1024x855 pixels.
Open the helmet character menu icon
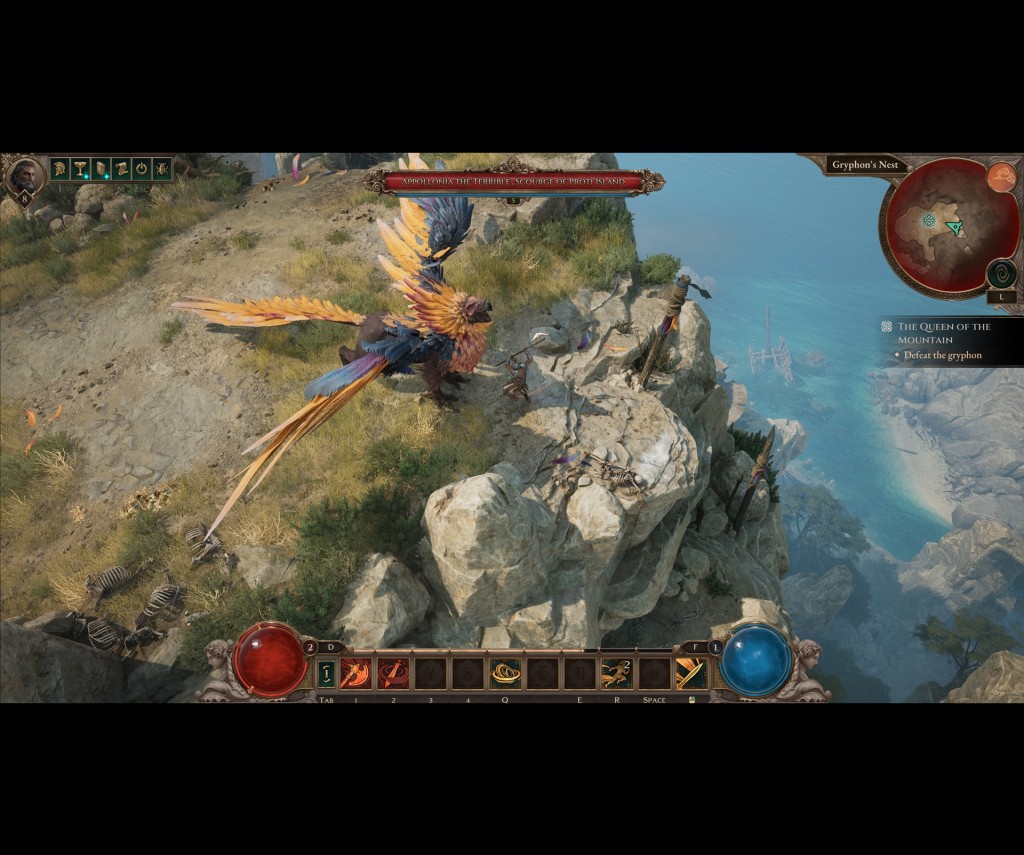[x=60, y=169]
